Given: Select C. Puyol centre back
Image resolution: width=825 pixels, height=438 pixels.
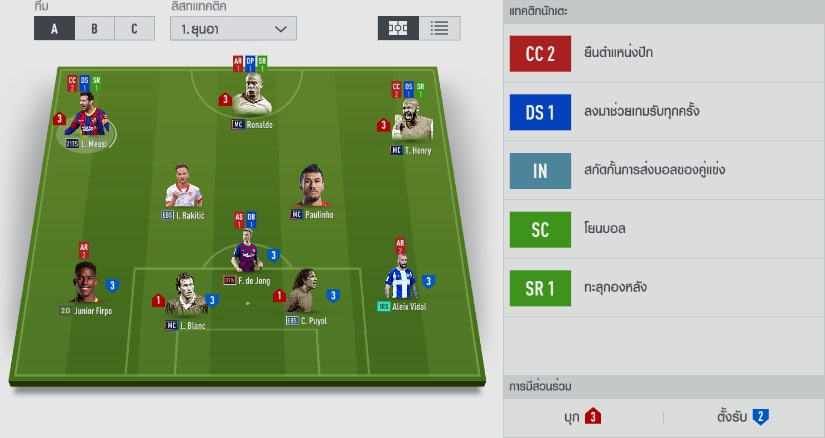Looking at the screenshot, I should point(307,294).
